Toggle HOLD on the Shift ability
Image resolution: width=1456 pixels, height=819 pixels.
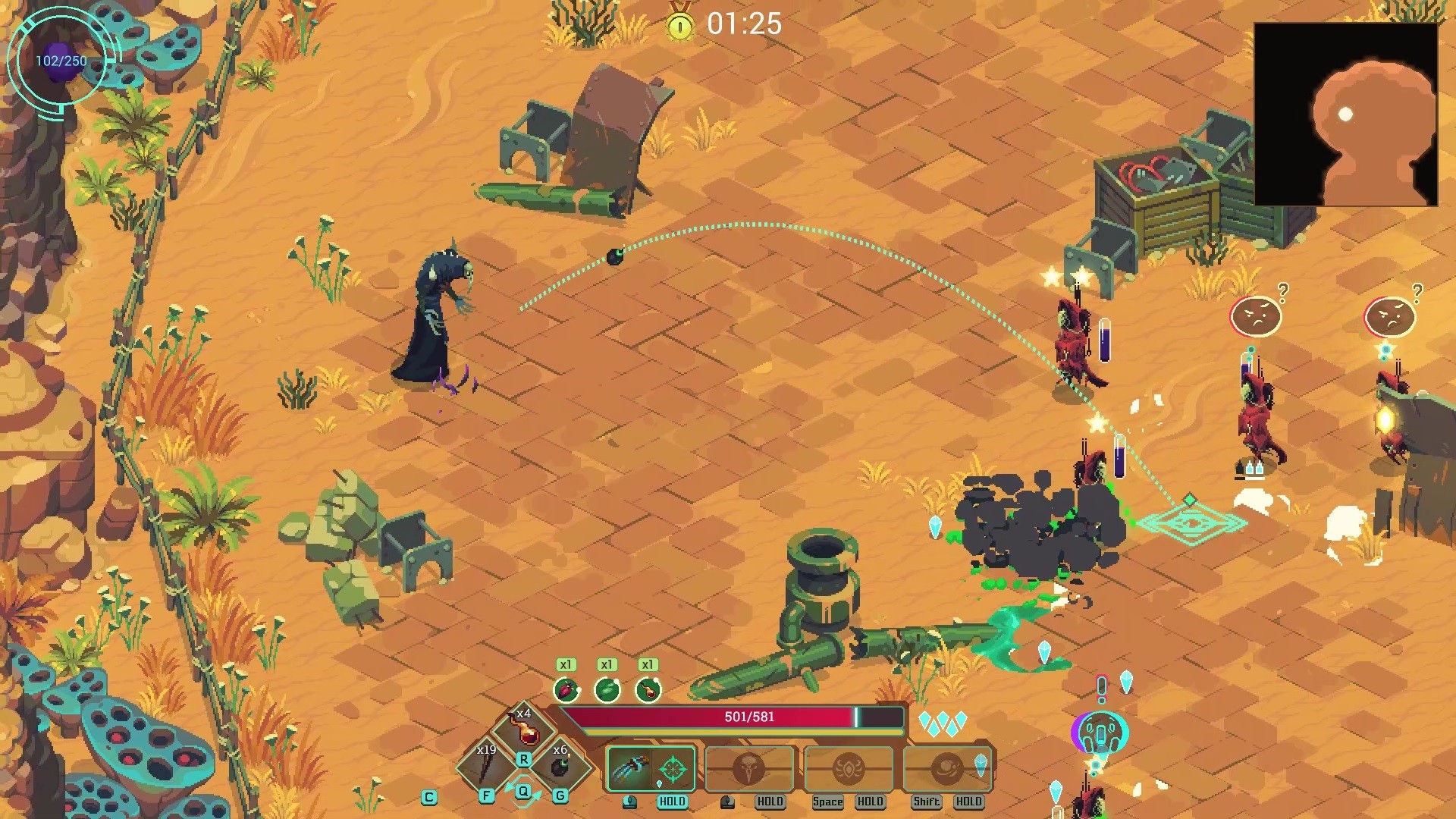[x=968, y=802]
